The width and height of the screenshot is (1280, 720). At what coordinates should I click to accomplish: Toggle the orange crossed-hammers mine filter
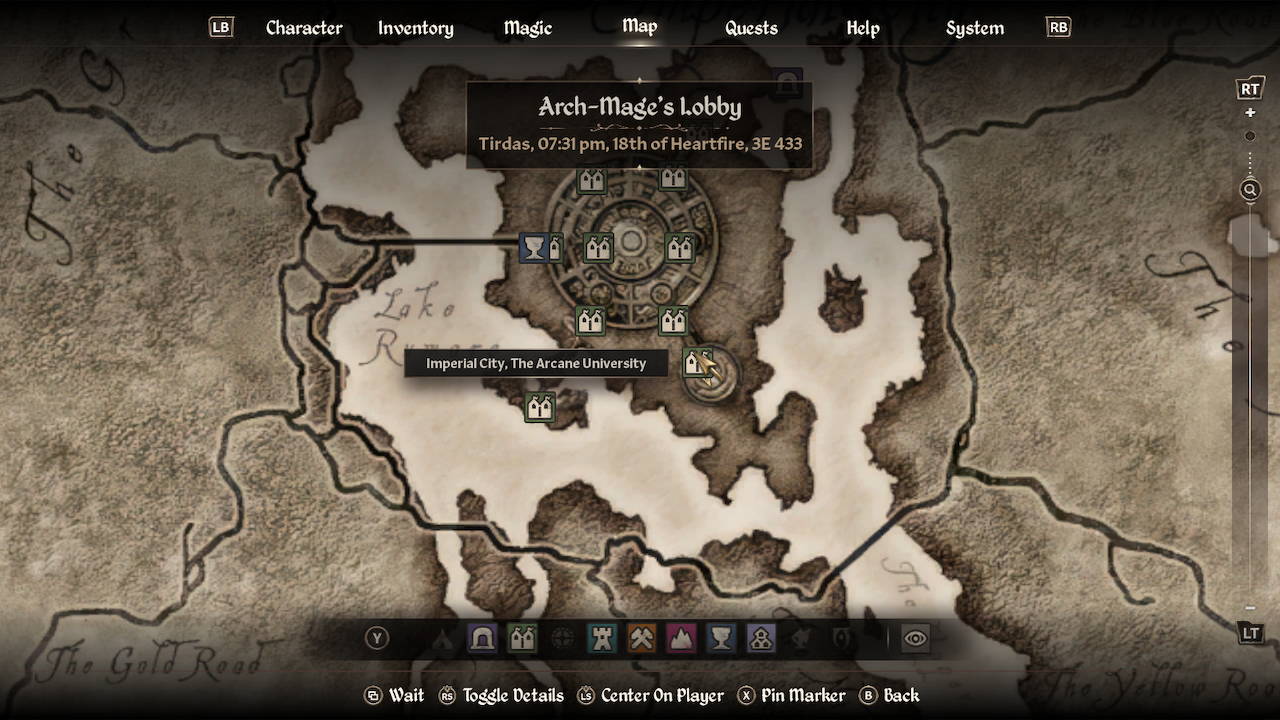pos(641,637)
